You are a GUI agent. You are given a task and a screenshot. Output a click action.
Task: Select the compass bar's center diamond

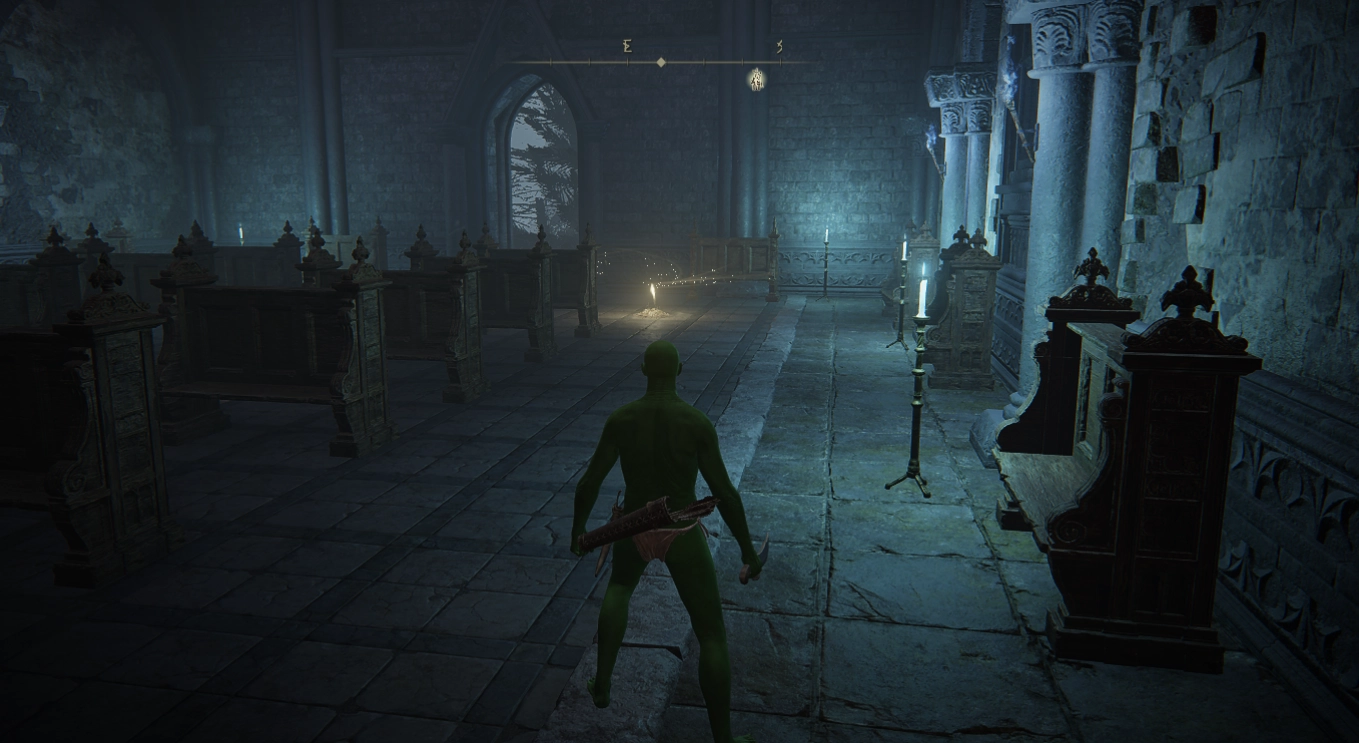point(660,62)
